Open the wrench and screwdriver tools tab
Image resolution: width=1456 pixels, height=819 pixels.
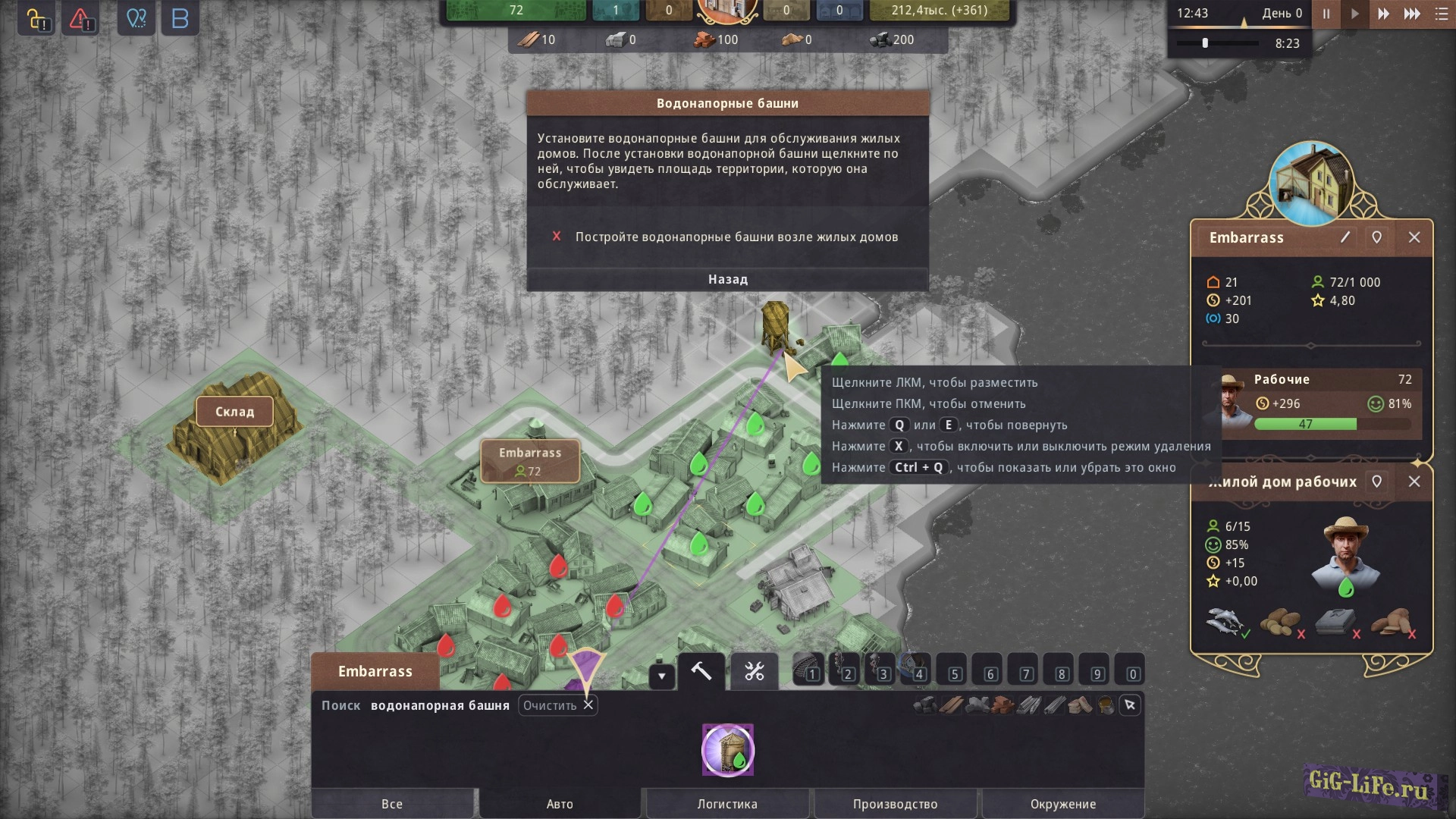click(754, 671)
